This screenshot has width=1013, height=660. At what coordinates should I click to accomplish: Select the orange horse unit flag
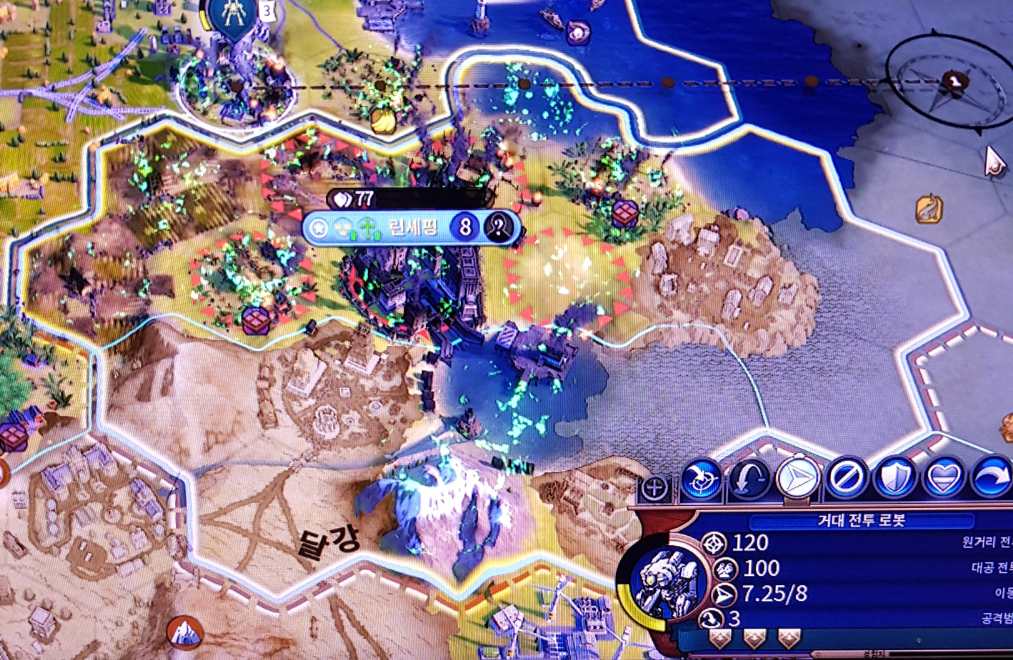coord(929,209)
